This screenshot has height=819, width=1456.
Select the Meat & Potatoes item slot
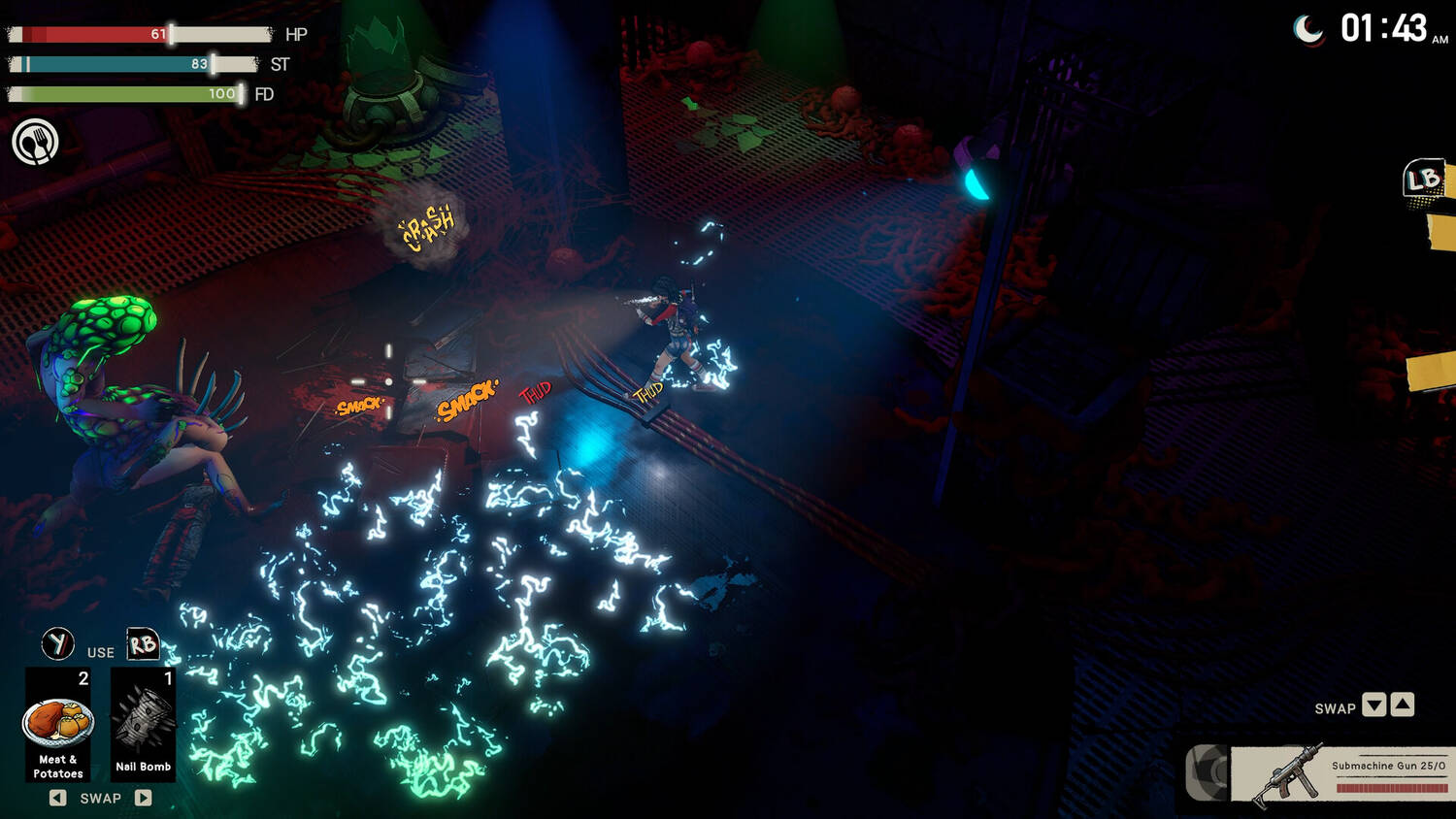(x=58, y=724)
